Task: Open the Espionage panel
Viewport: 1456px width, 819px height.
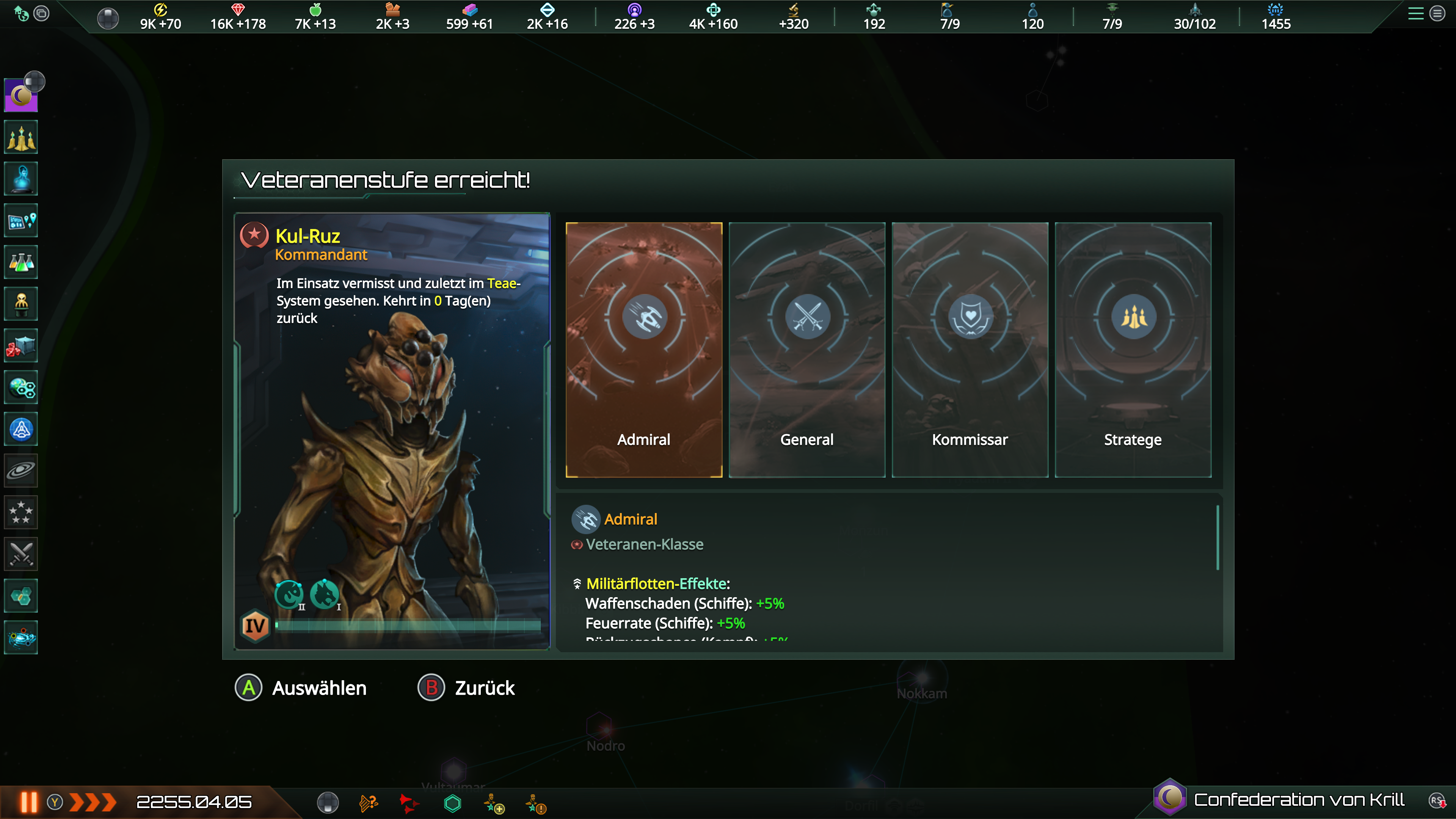Action: click(x=21, y=303)
